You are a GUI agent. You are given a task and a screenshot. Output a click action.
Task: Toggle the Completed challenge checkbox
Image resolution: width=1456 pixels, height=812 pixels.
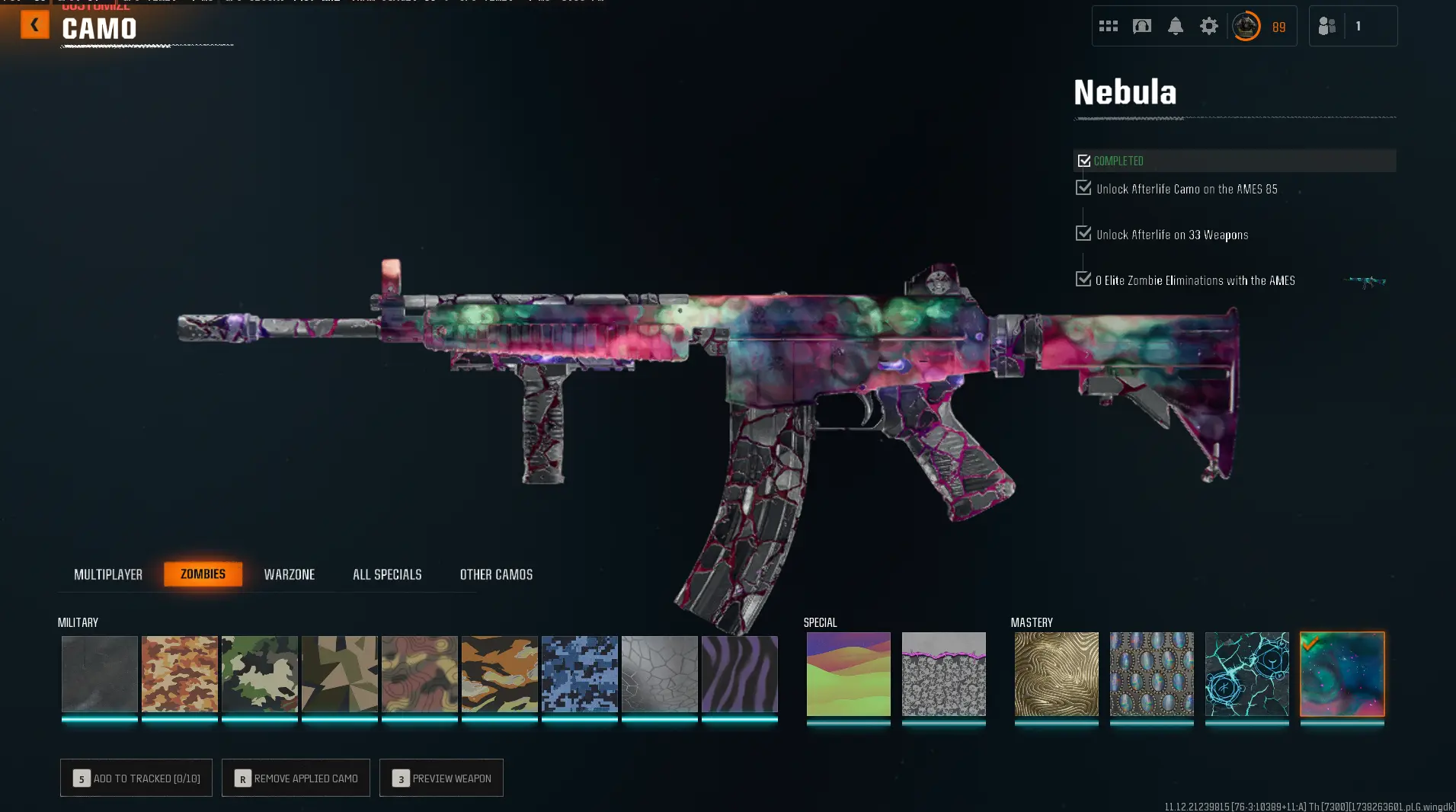tap(1085, 160)
